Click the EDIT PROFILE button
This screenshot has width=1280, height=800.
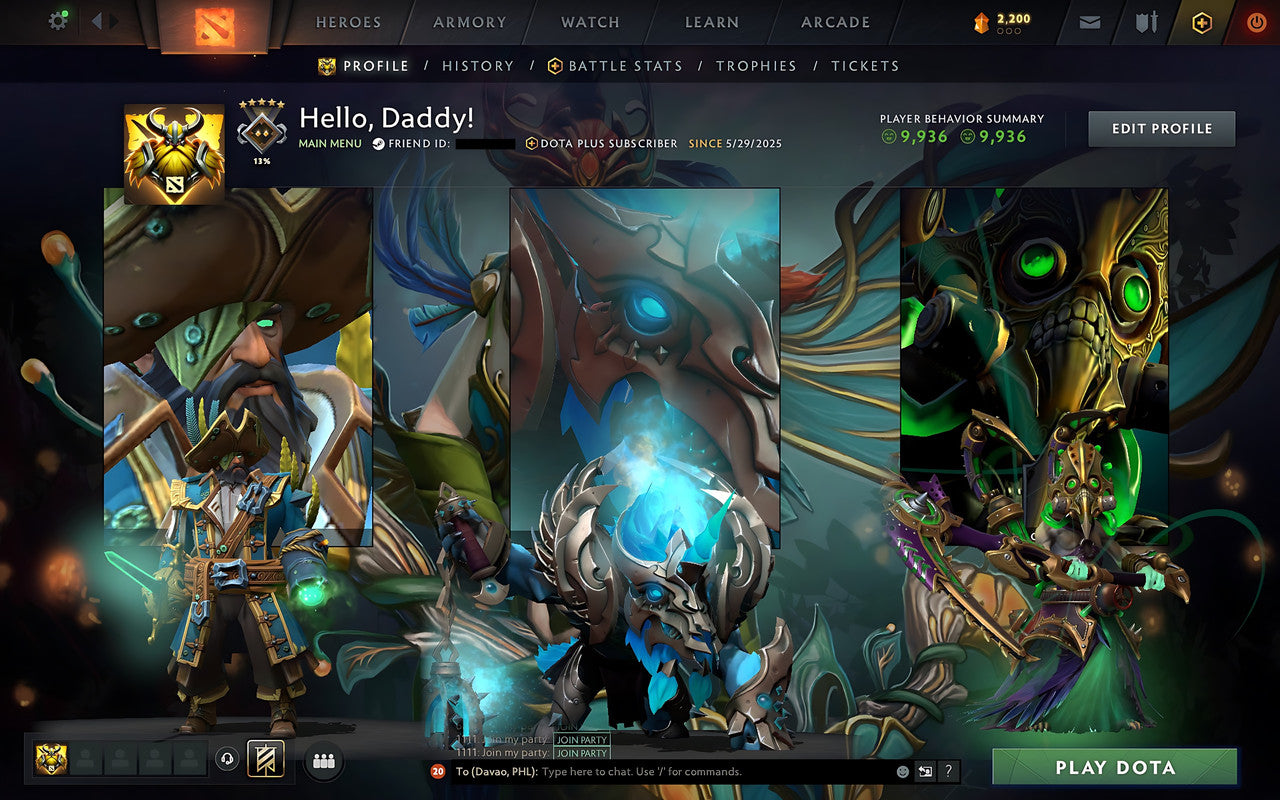1161,128
